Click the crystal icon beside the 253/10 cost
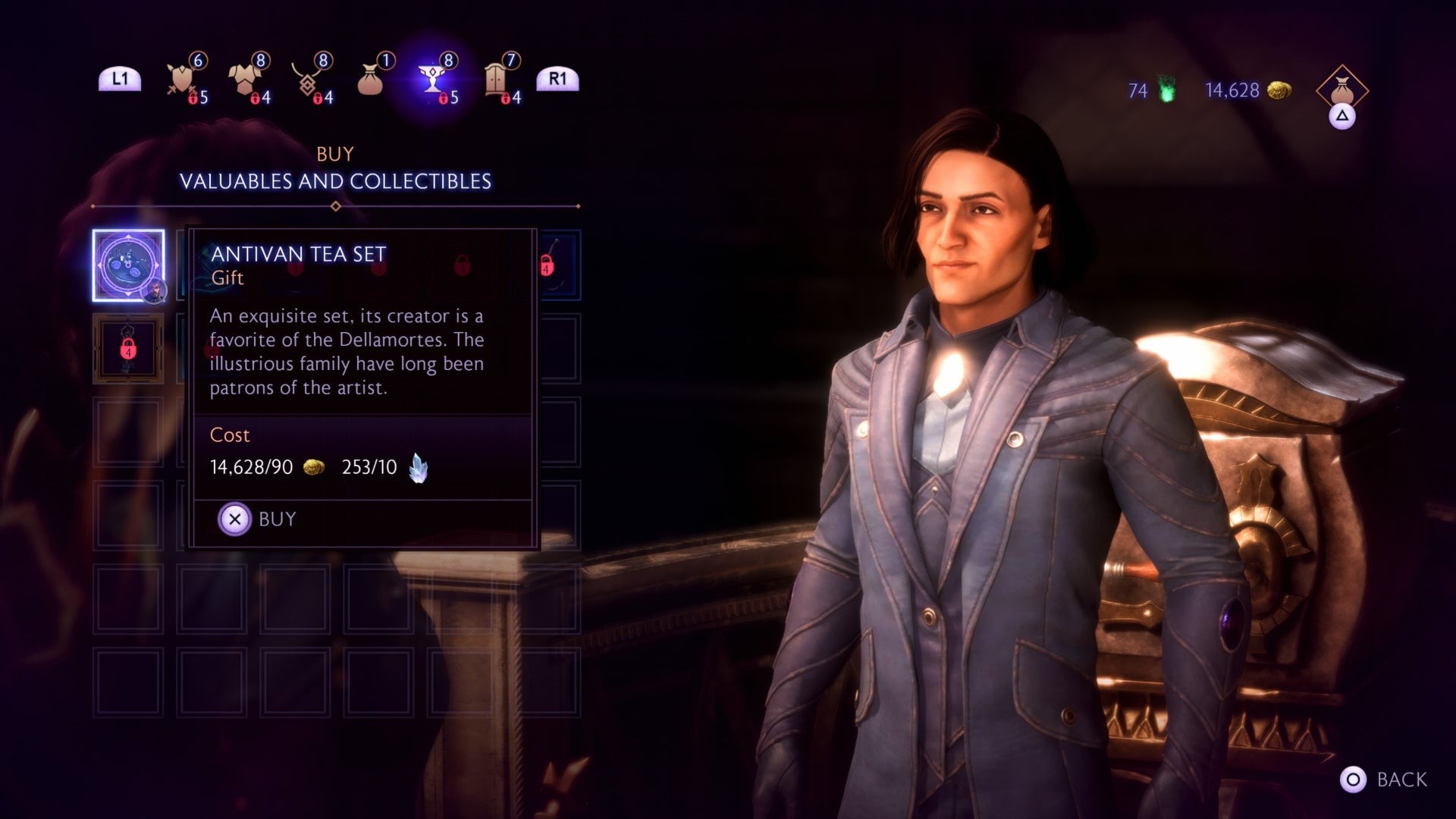This screenshot has width=1456, height=819. coord(419,469)
